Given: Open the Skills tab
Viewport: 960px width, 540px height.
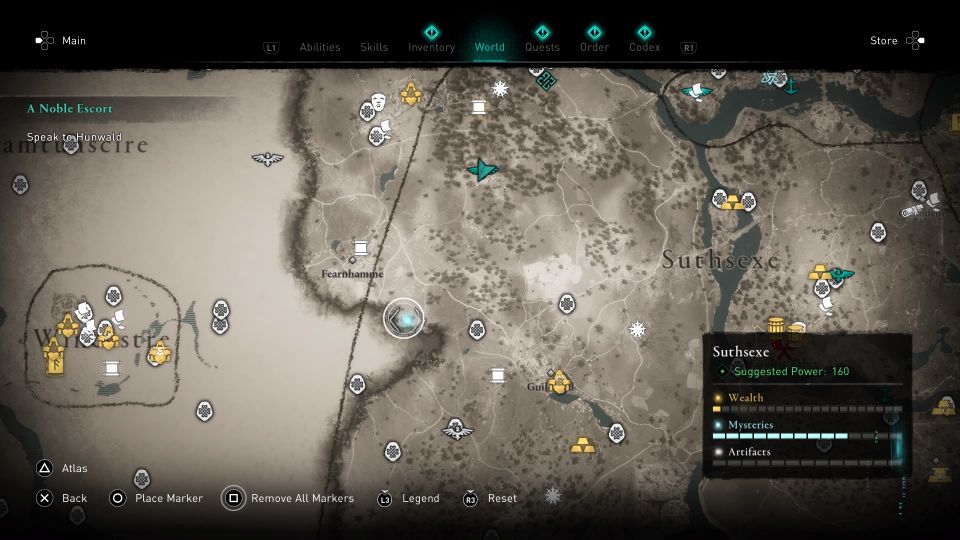Looking at the screenshot, I should point(374,47).
